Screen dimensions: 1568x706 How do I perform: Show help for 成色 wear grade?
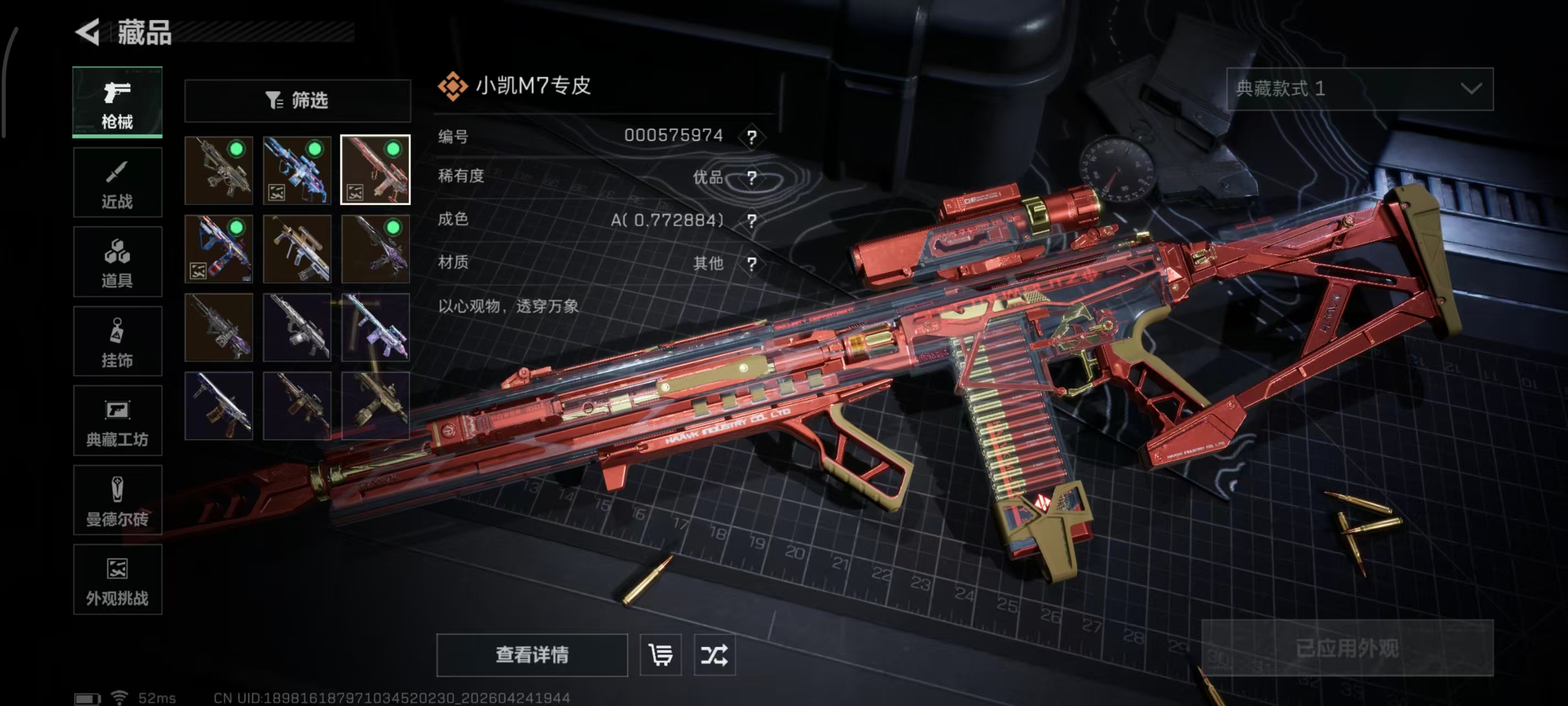pos(751,221)
